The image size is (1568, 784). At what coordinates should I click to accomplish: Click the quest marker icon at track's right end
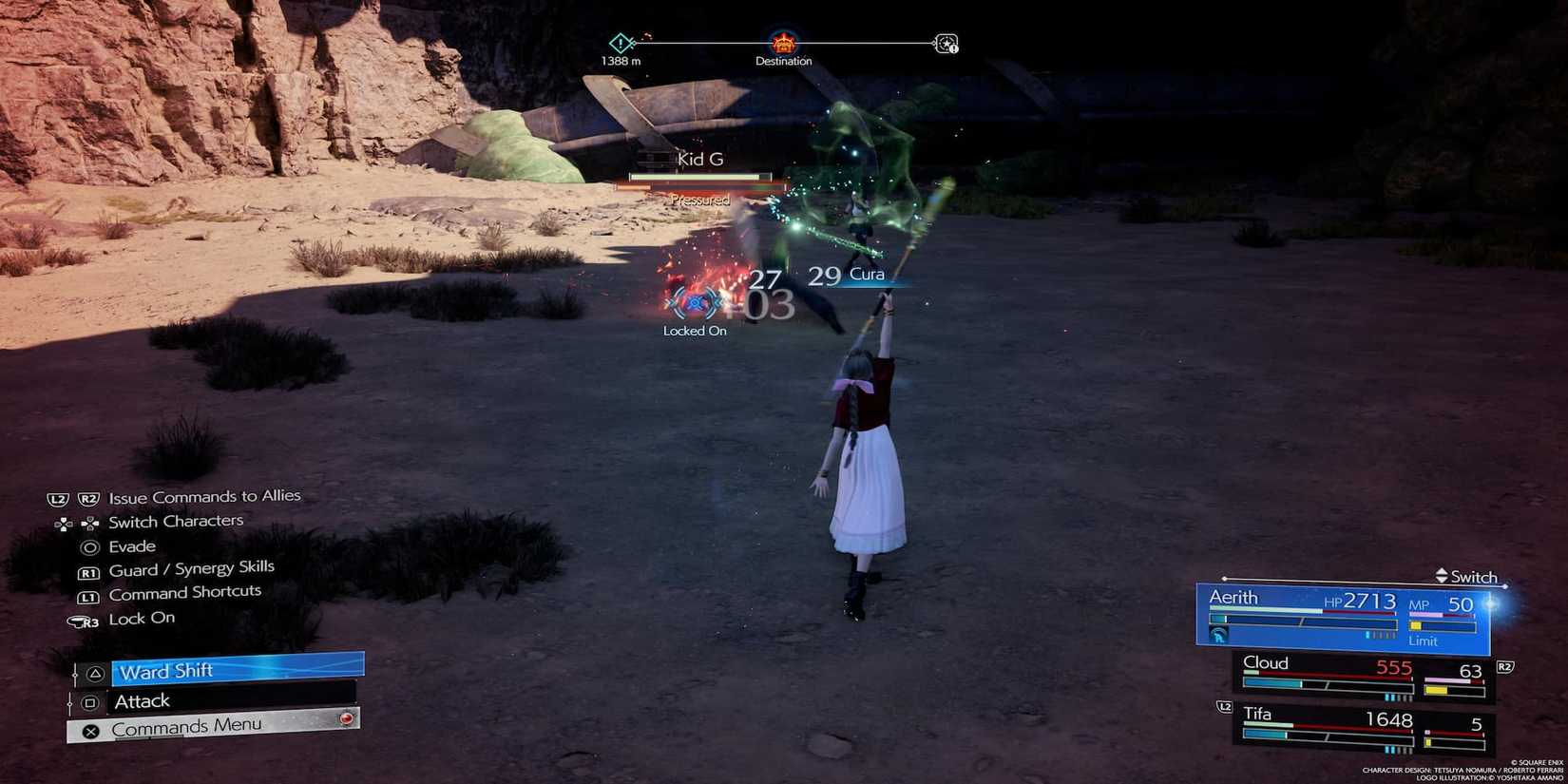point(944,43)
